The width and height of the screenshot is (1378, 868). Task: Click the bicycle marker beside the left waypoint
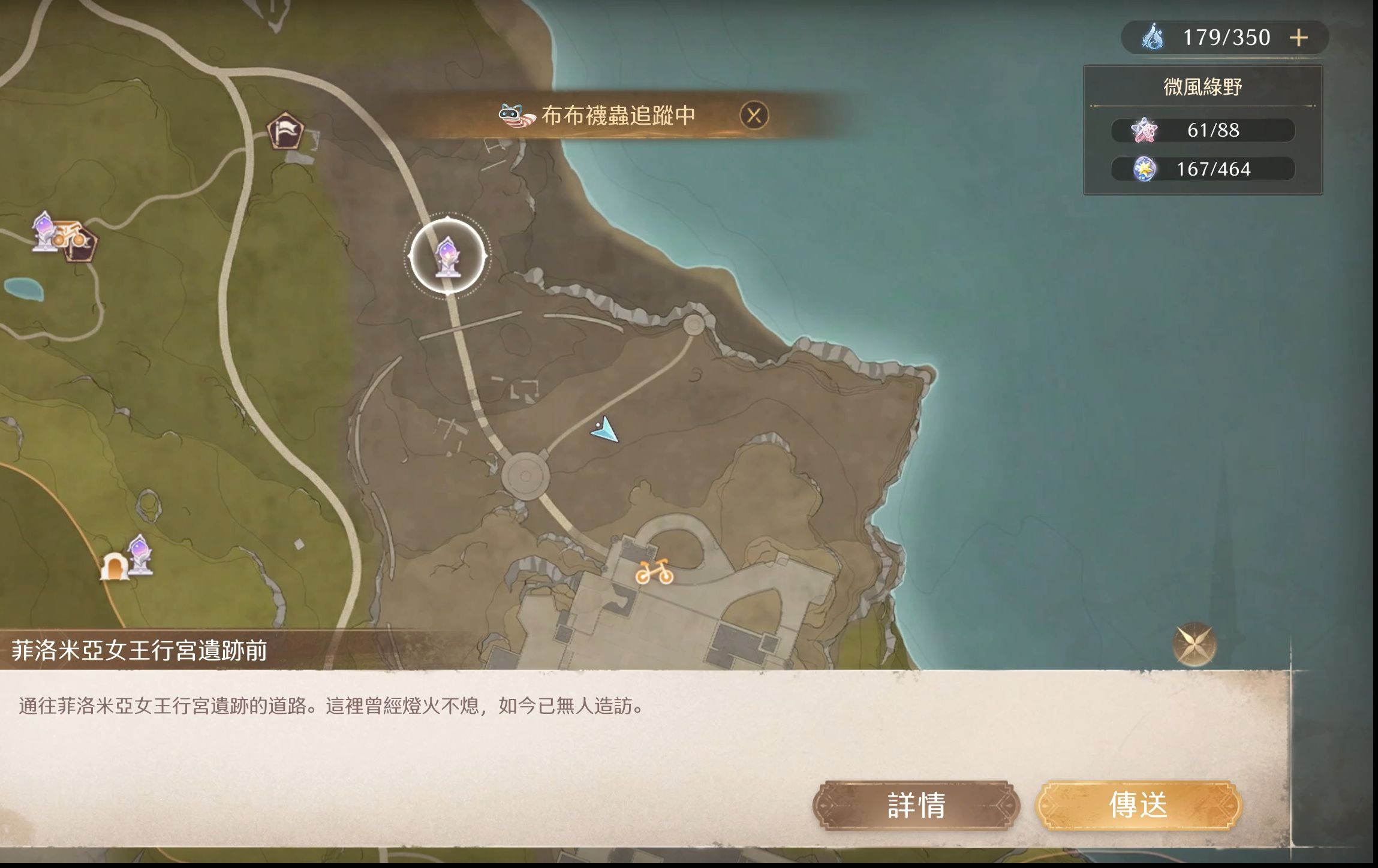(71, 237)
